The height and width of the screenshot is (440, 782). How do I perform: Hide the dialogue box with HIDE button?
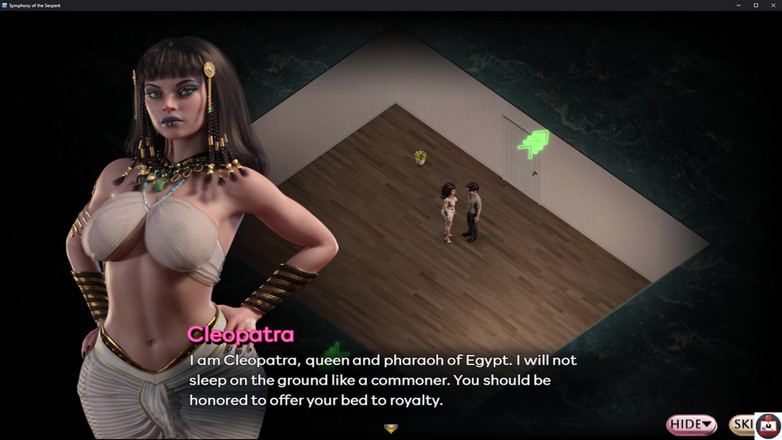tap(691, 425)
